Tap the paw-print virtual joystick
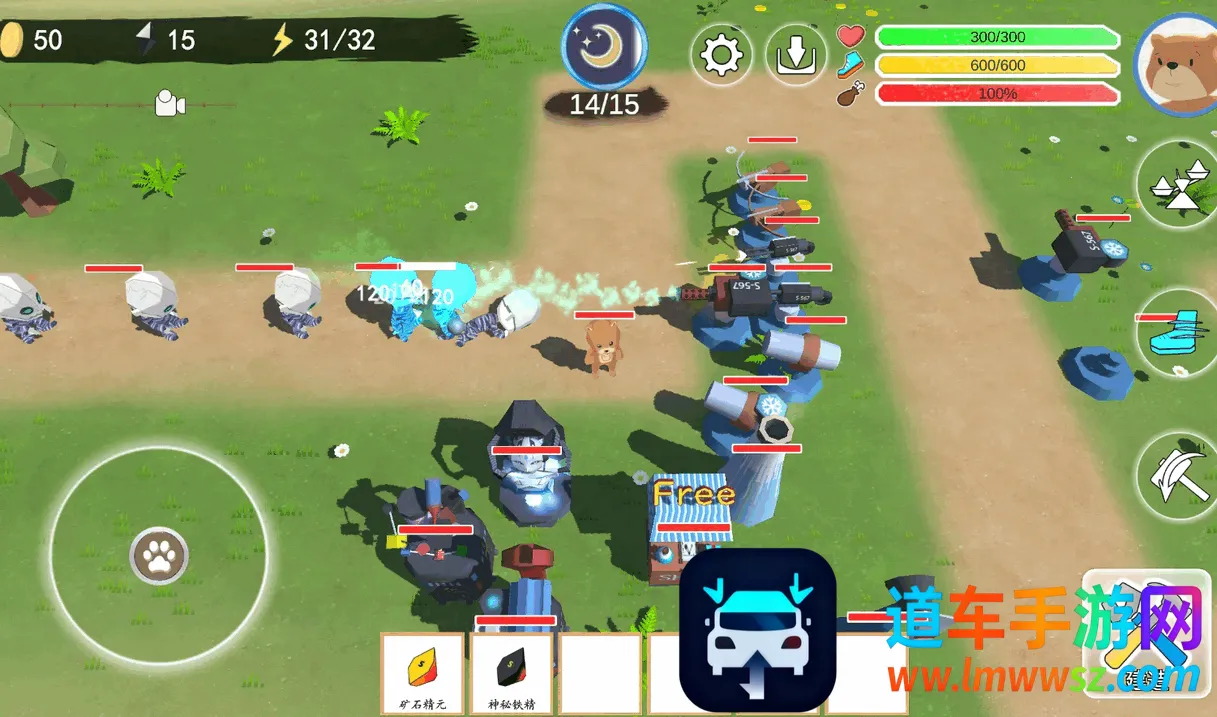Screen dimensions: 1217x717 (x=158, y=556)
